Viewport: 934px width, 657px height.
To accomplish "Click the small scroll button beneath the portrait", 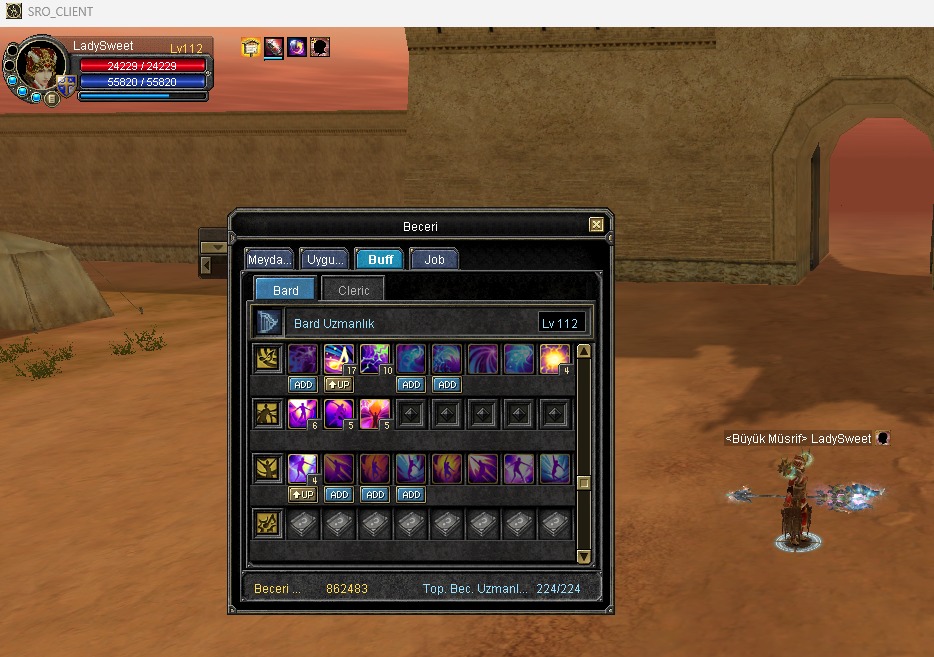I will point(50,98).
